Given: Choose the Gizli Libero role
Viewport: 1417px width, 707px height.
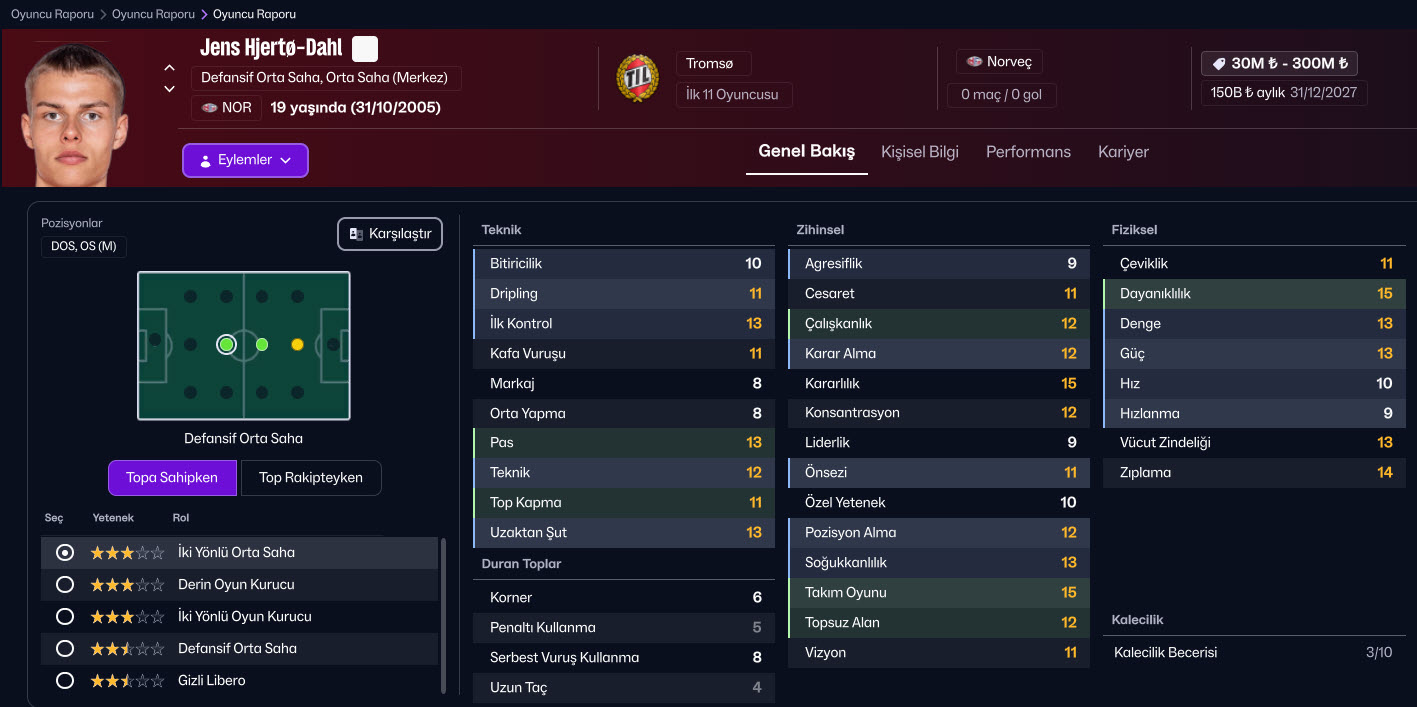Looking at the screenshot, I should (66, 680).
